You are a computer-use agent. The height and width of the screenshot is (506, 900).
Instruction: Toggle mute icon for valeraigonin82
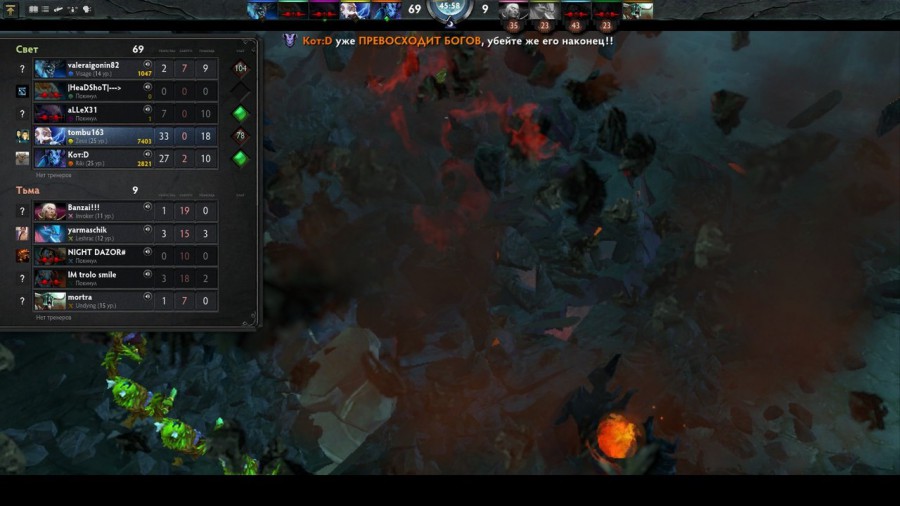point(147,64)
